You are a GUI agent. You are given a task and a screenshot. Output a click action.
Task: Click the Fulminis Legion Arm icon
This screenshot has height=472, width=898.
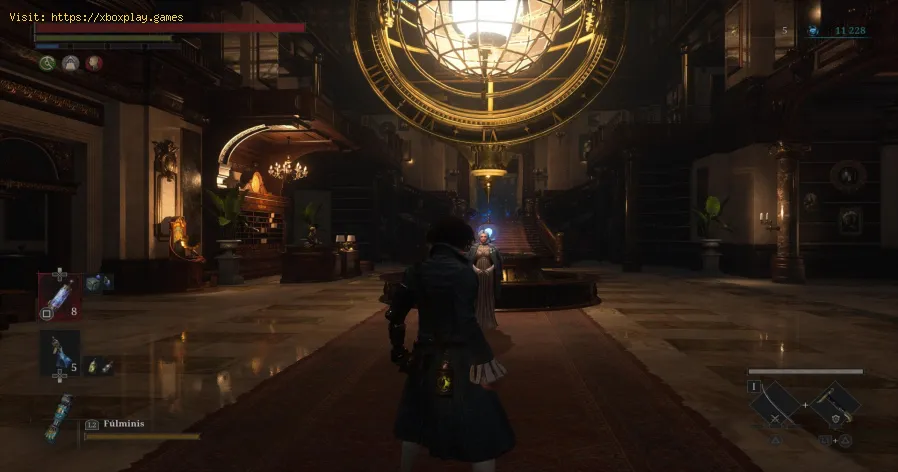(58, 415)
